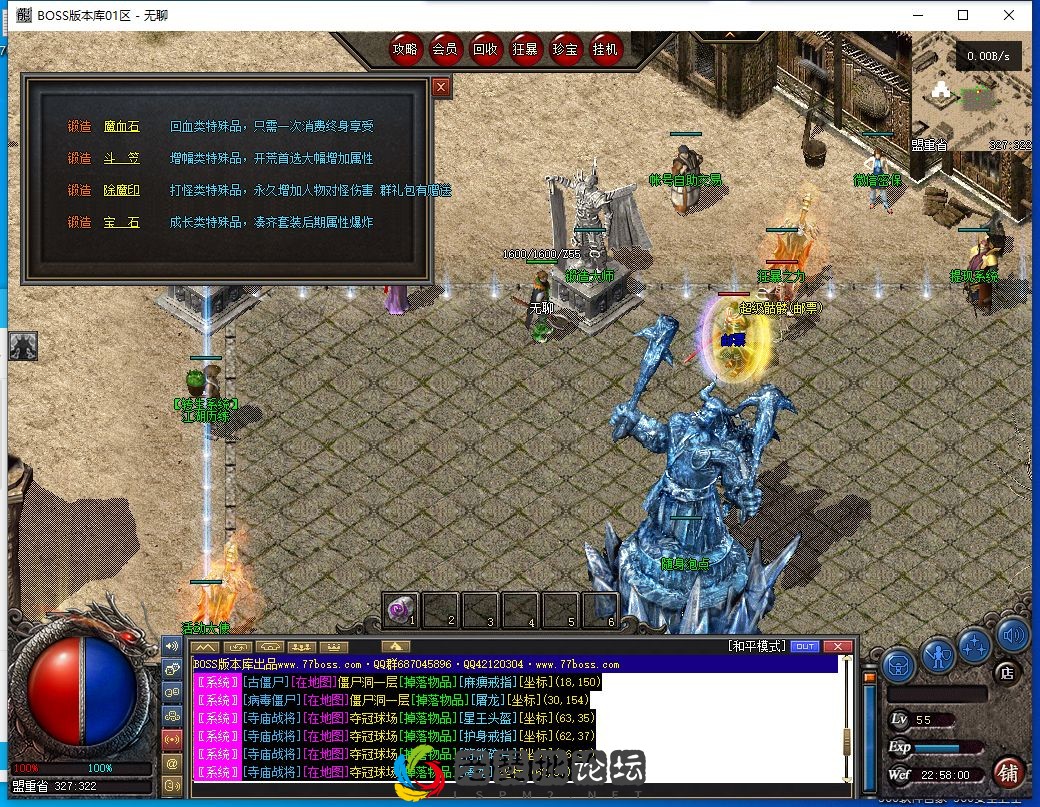
Task: Close the forging dialog panel
Action: coord(441,87)
